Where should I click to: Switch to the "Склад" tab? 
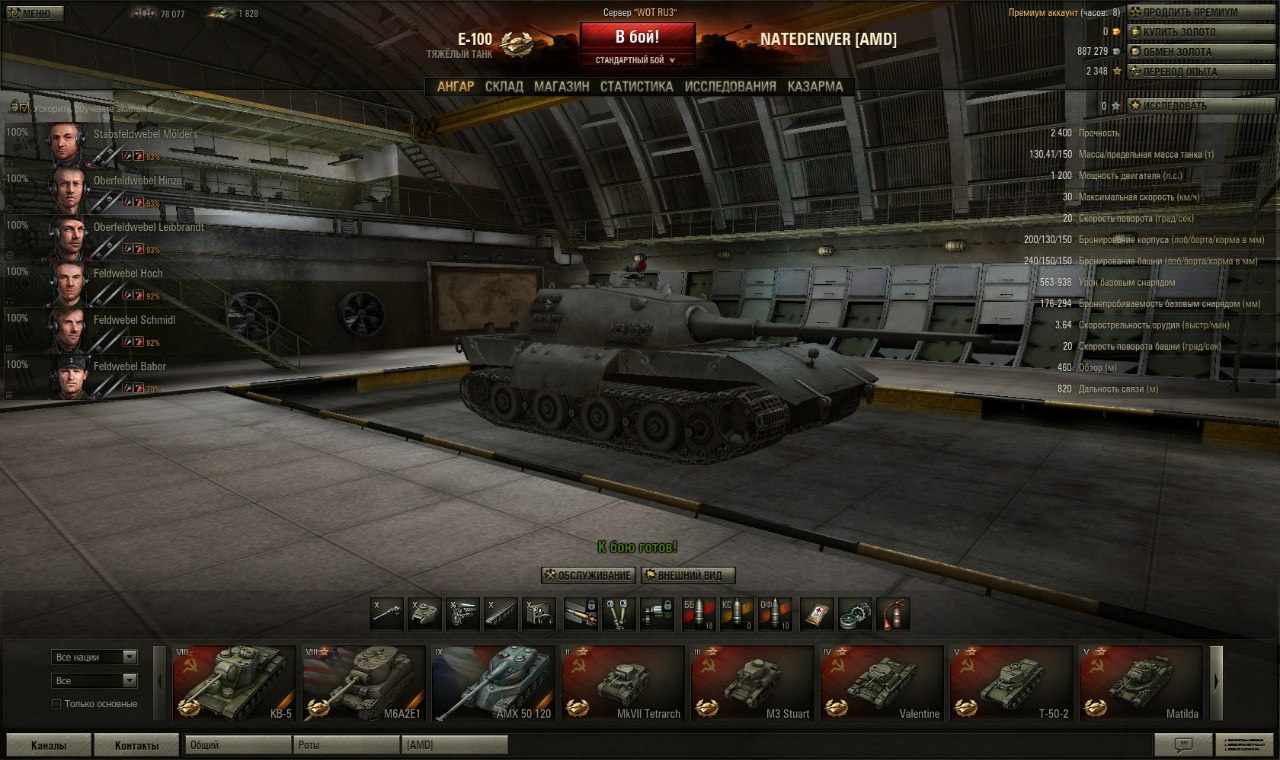[x=504, y=87]
